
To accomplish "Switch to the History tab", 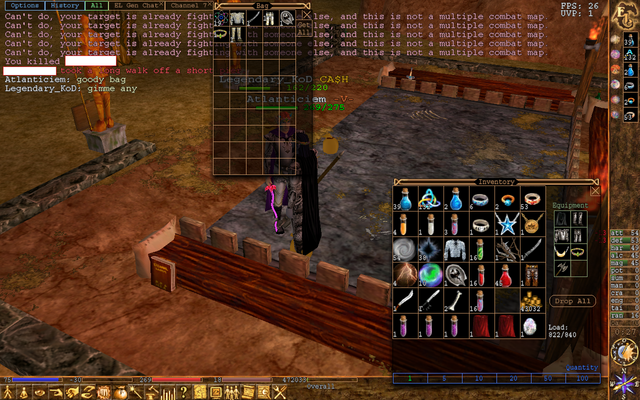I will click(x=65, y=6).
